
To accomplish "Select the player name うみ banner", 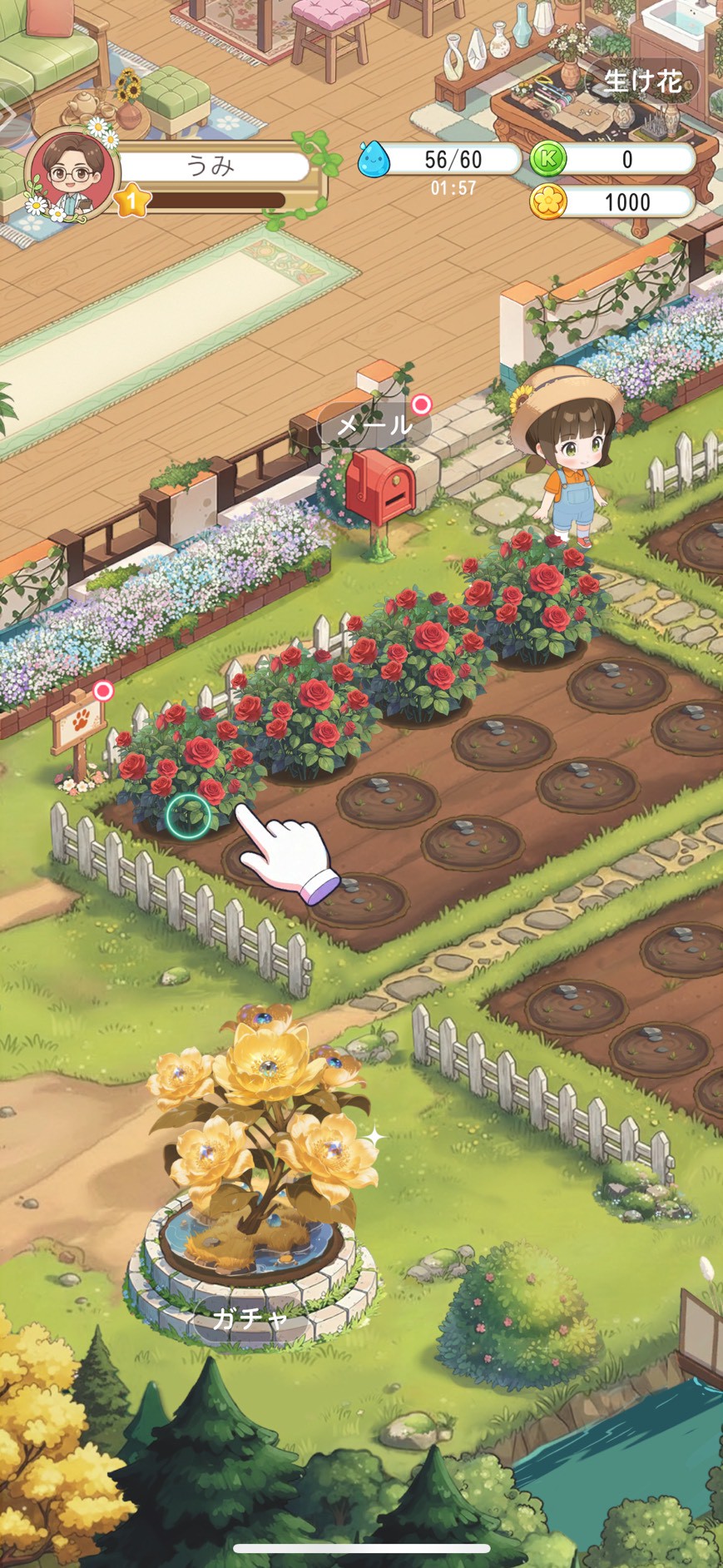I will (212, 166).
